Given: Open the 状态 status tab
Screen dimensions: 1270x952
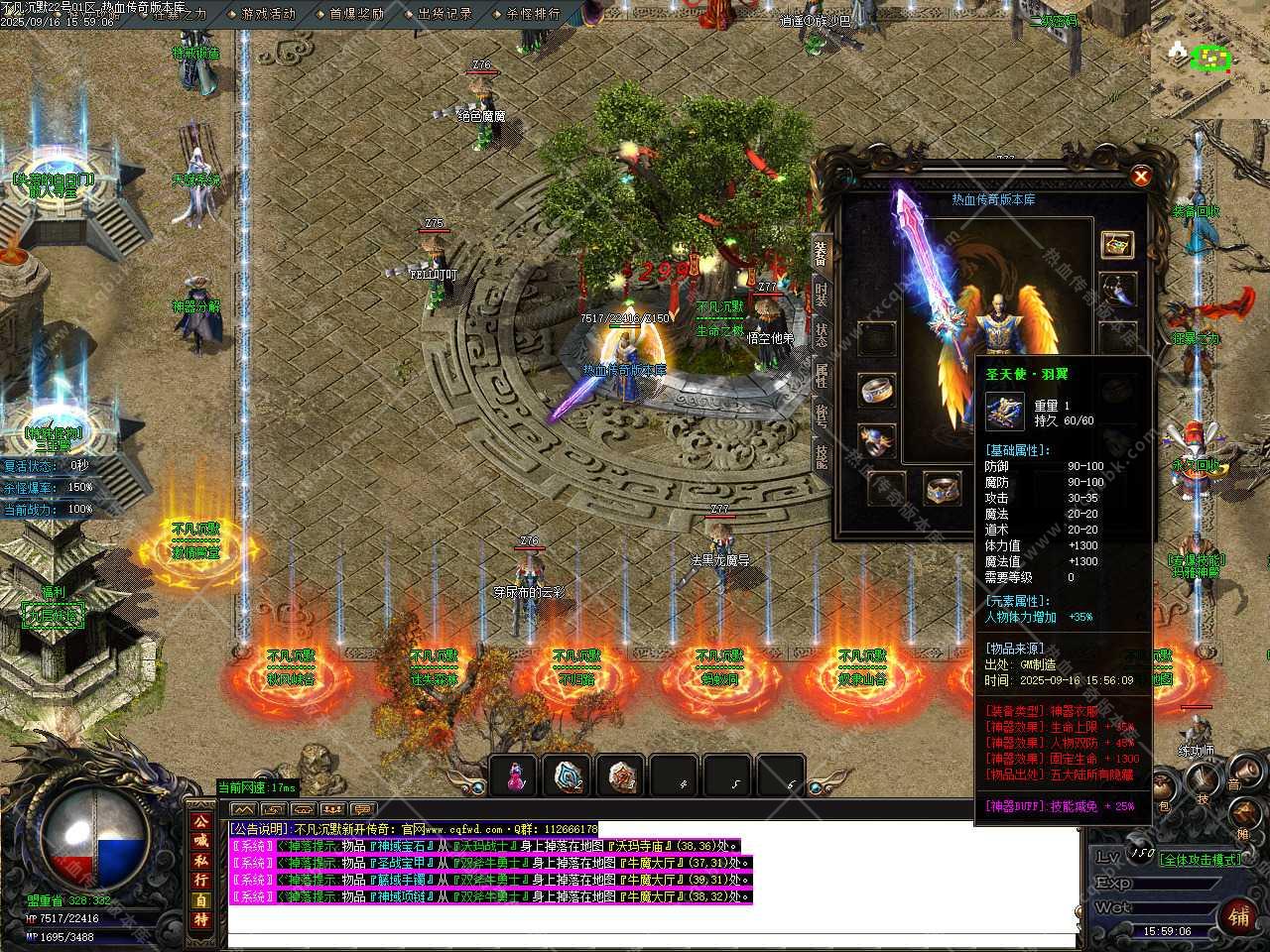Looking at the screenshot, I should 822,334.
